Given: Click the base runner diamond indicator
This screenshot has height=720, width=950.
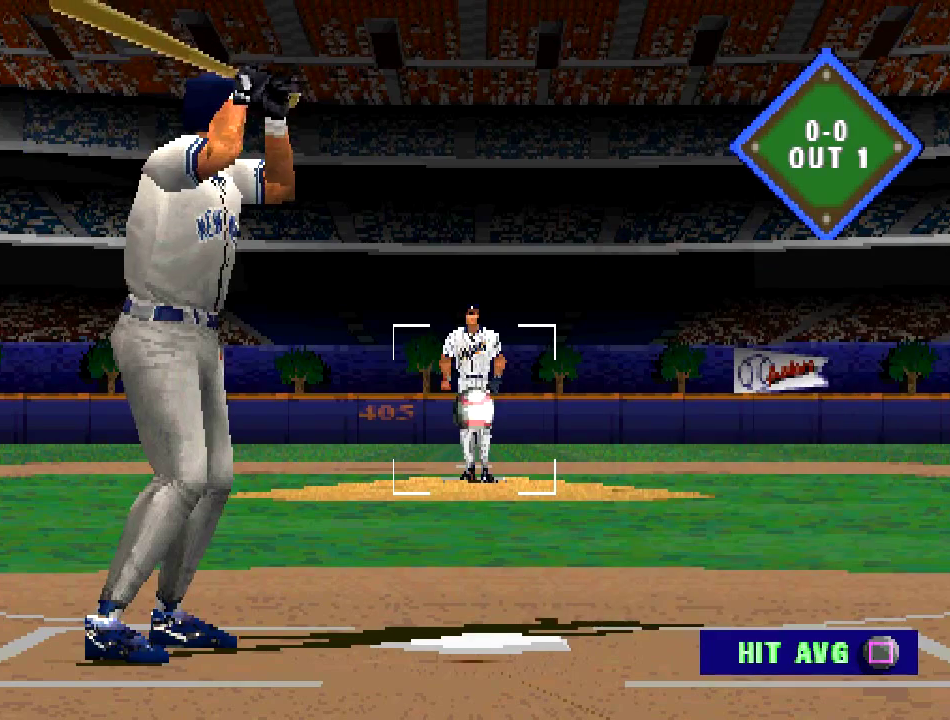Looking at the screenshot, I should [x=827, y=146].
